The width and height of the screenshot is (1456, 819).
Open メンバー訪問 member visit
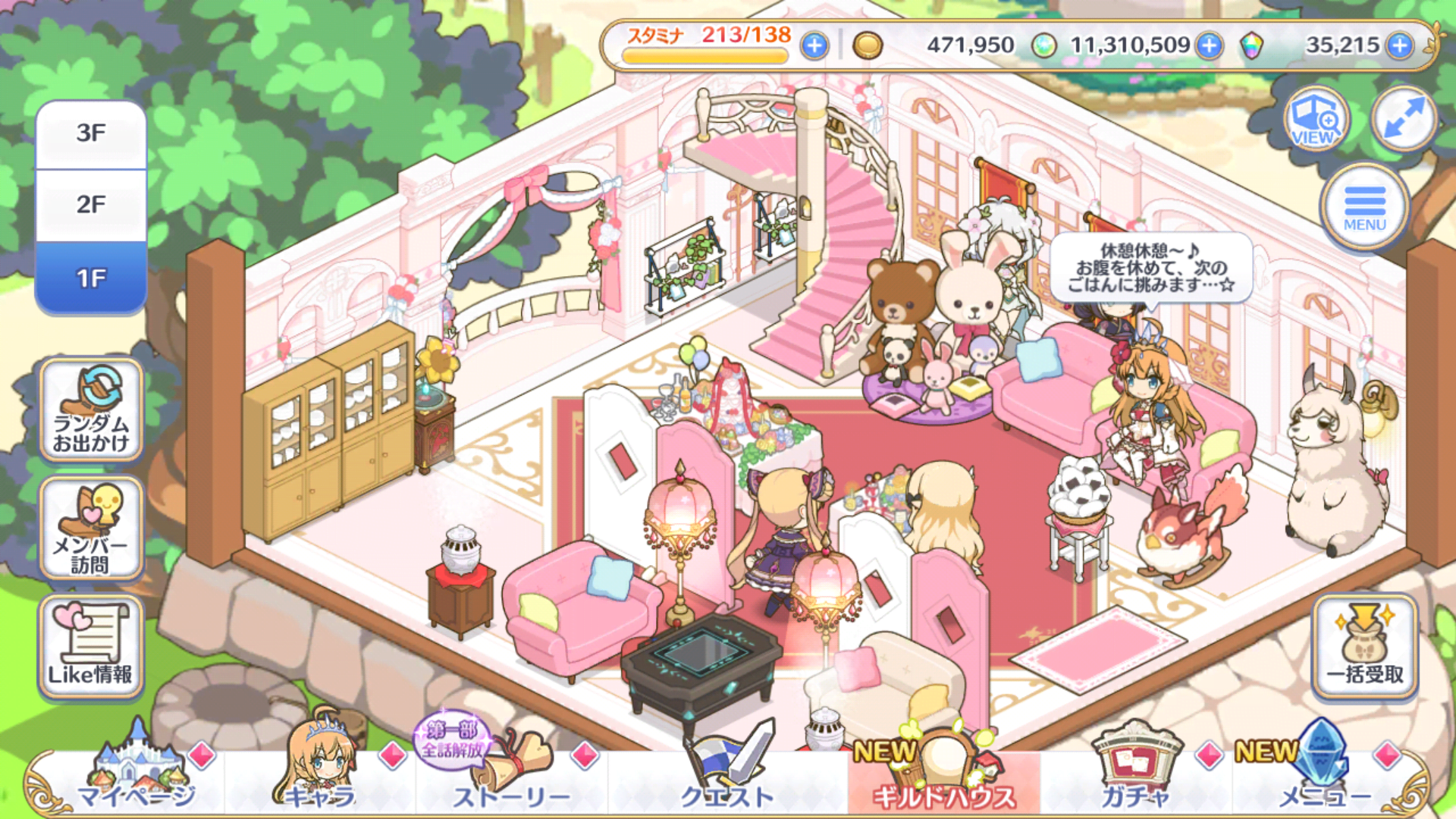click(x=91, y=529)
